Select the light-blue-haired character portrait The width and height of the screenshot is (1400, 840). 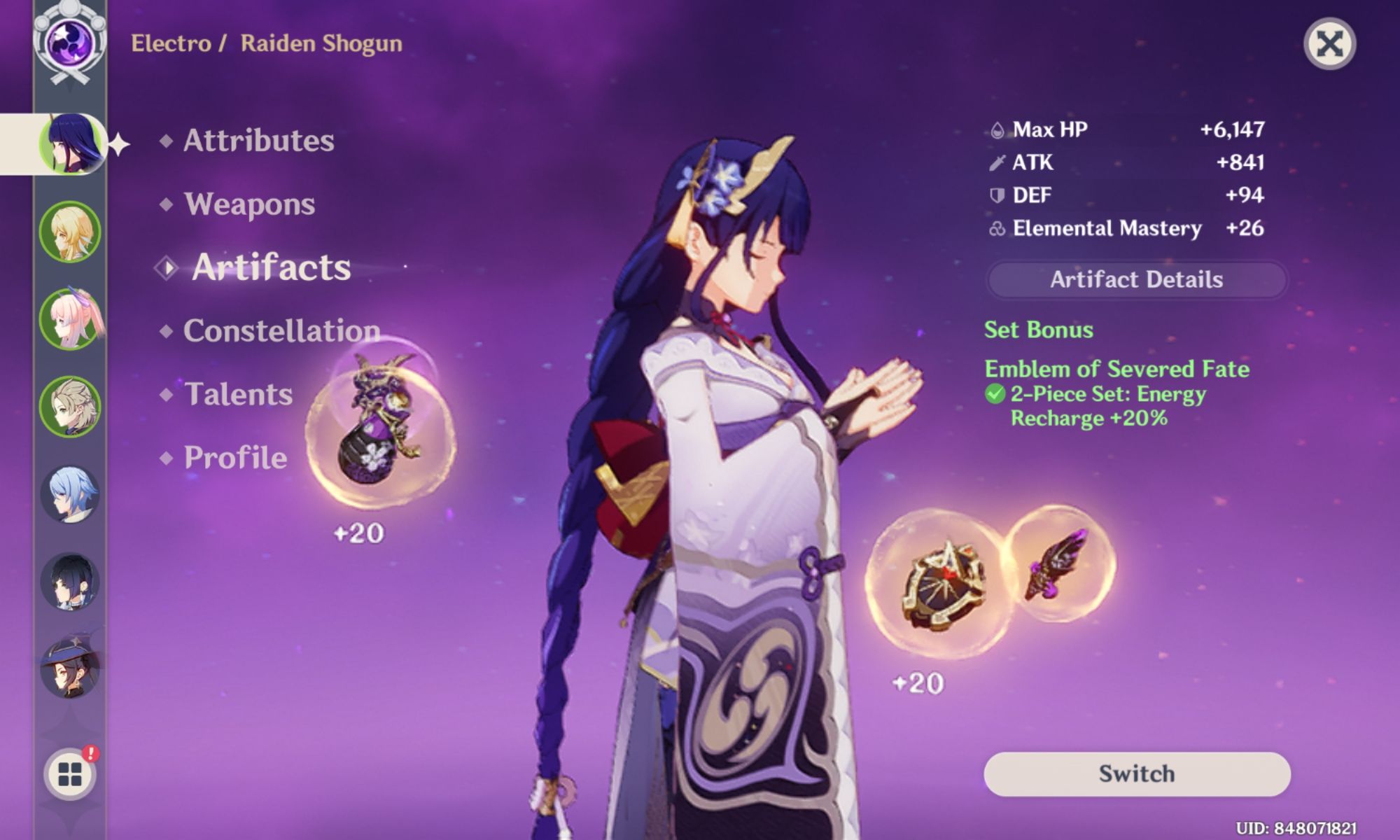click(x=70, y=494)
